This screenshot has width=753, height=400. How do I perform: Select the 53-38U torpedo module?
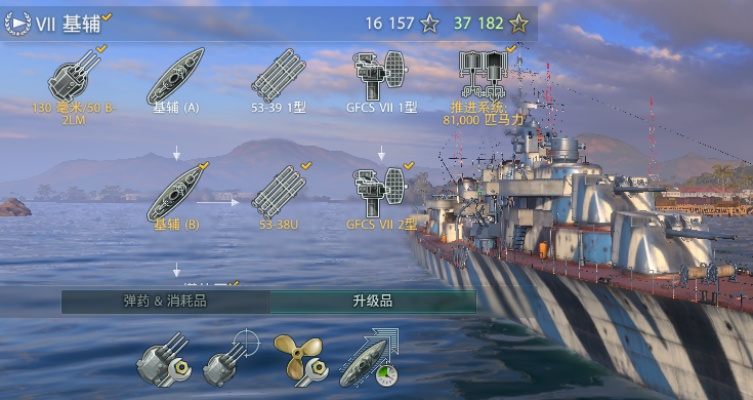[278, 191]
